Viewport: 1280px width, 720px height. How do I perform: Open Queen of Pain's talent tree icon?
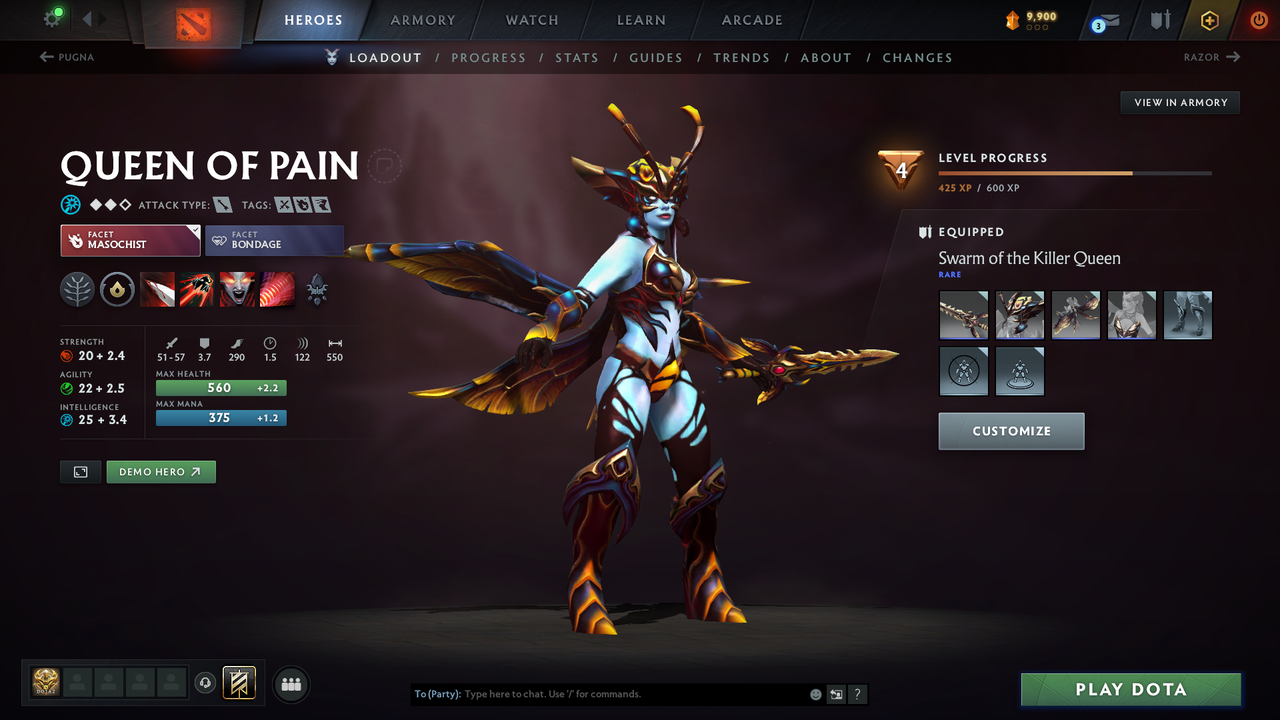pyautogui.click(x=77, y=290)
